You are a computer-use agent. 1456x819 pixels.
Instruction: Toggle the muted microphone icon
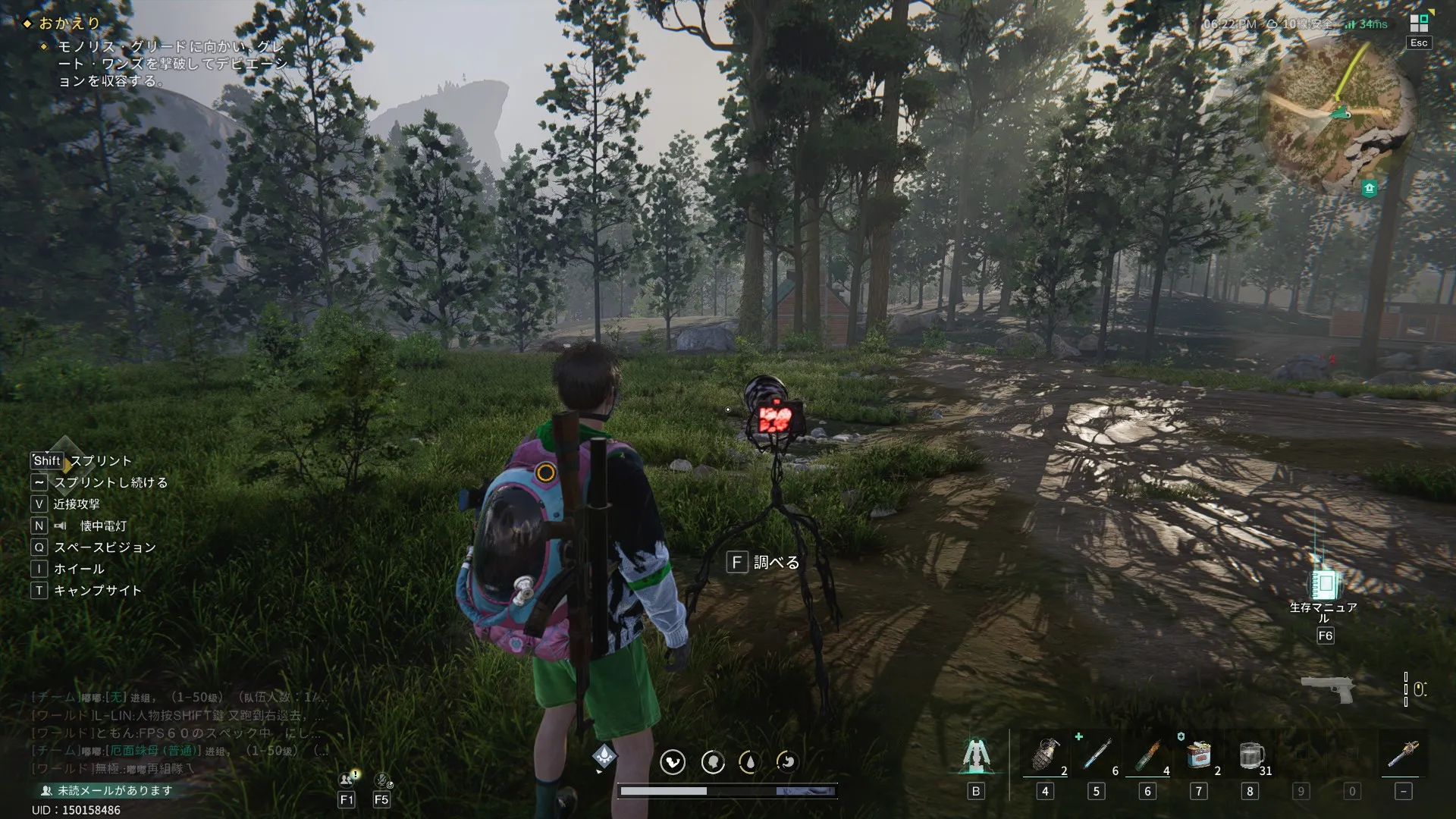(x=382, y=779)
